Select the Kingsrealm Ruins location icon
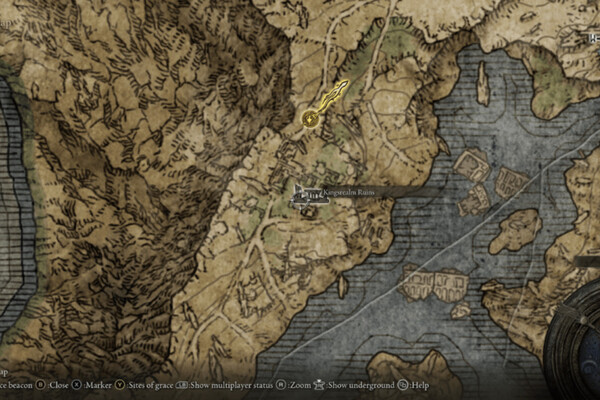 306,194
